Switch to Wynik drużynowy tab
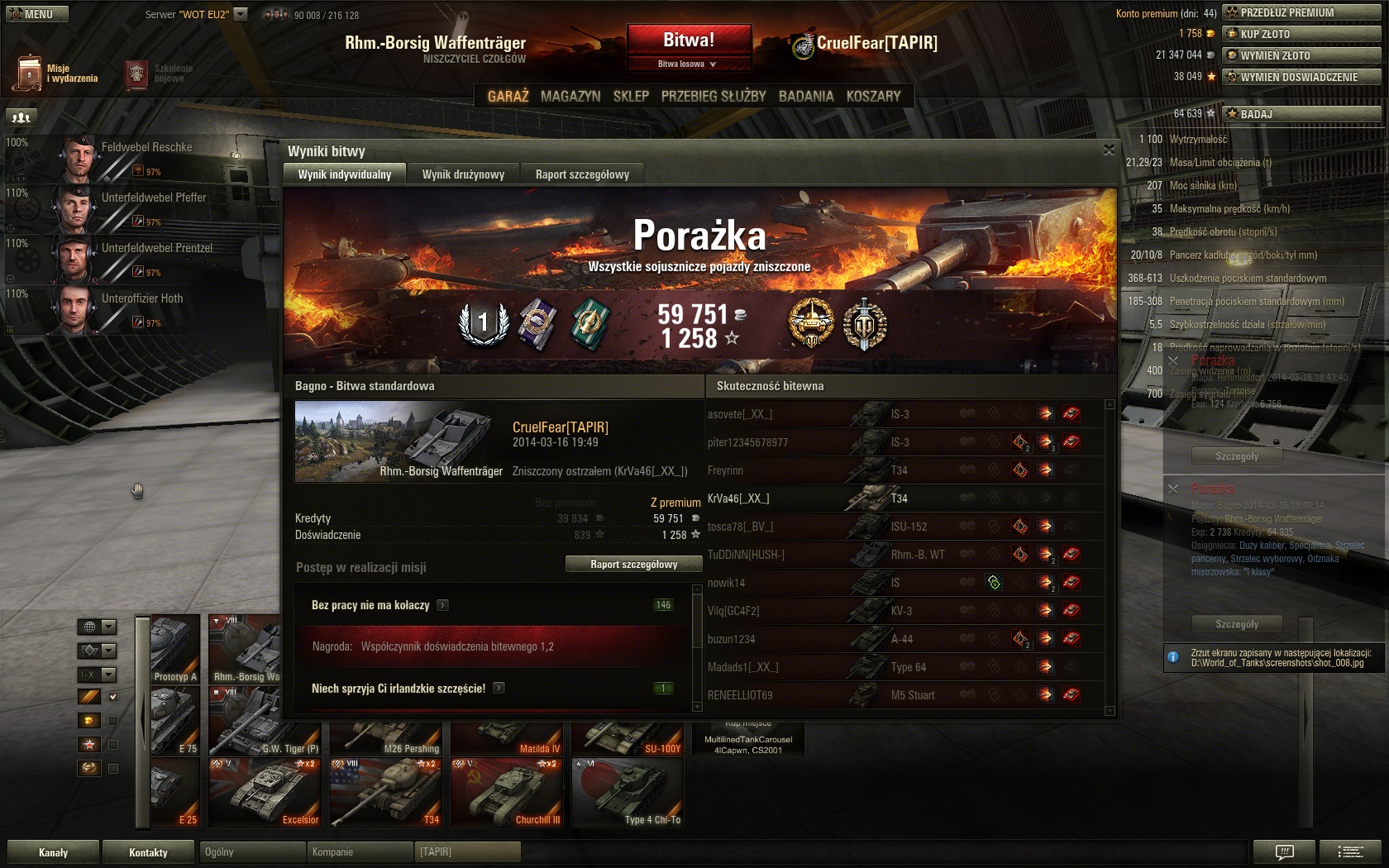This screenshot has width=1389, height=868. click(x=463, y=174)
